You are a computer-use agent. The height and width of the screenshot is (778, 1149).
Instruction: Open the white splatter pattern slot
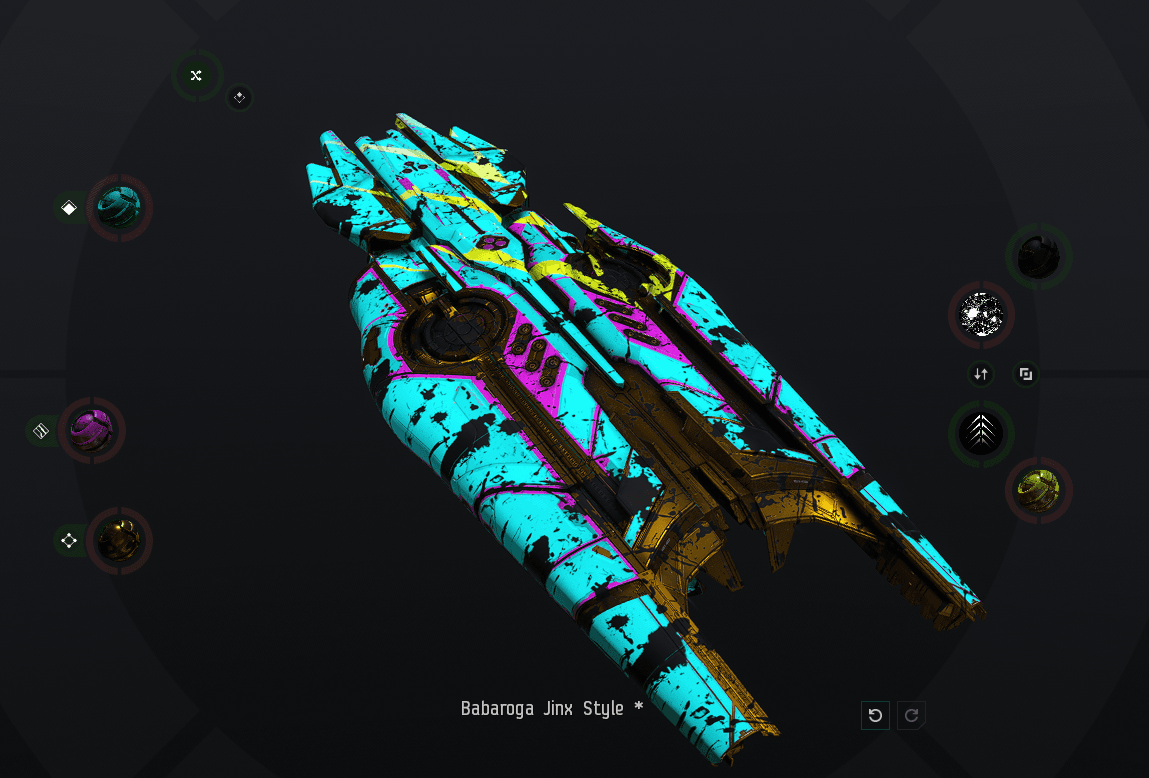click(x=981, y=315)
